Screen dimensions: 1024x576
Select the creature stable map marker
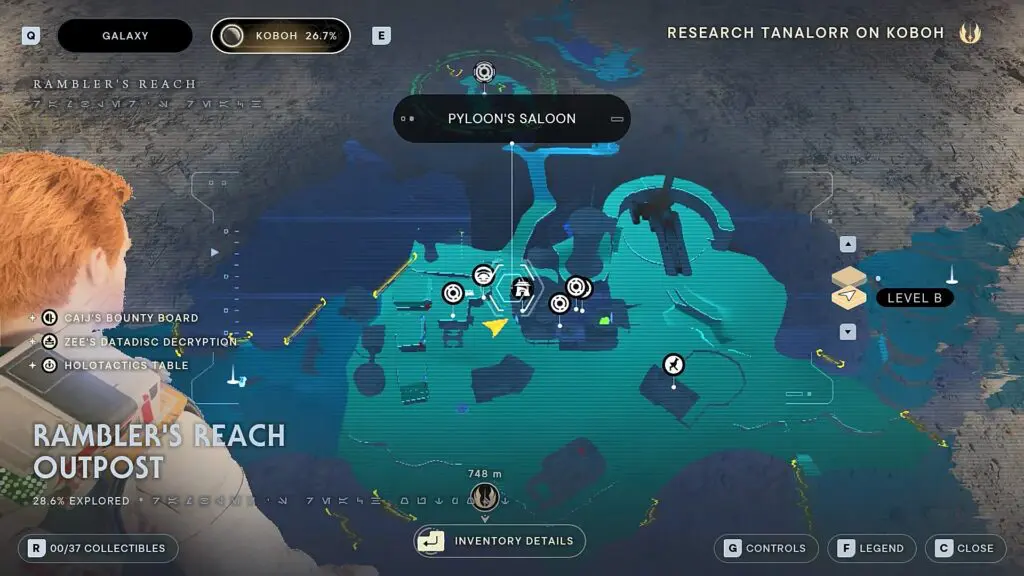click(x=674, y=364)
